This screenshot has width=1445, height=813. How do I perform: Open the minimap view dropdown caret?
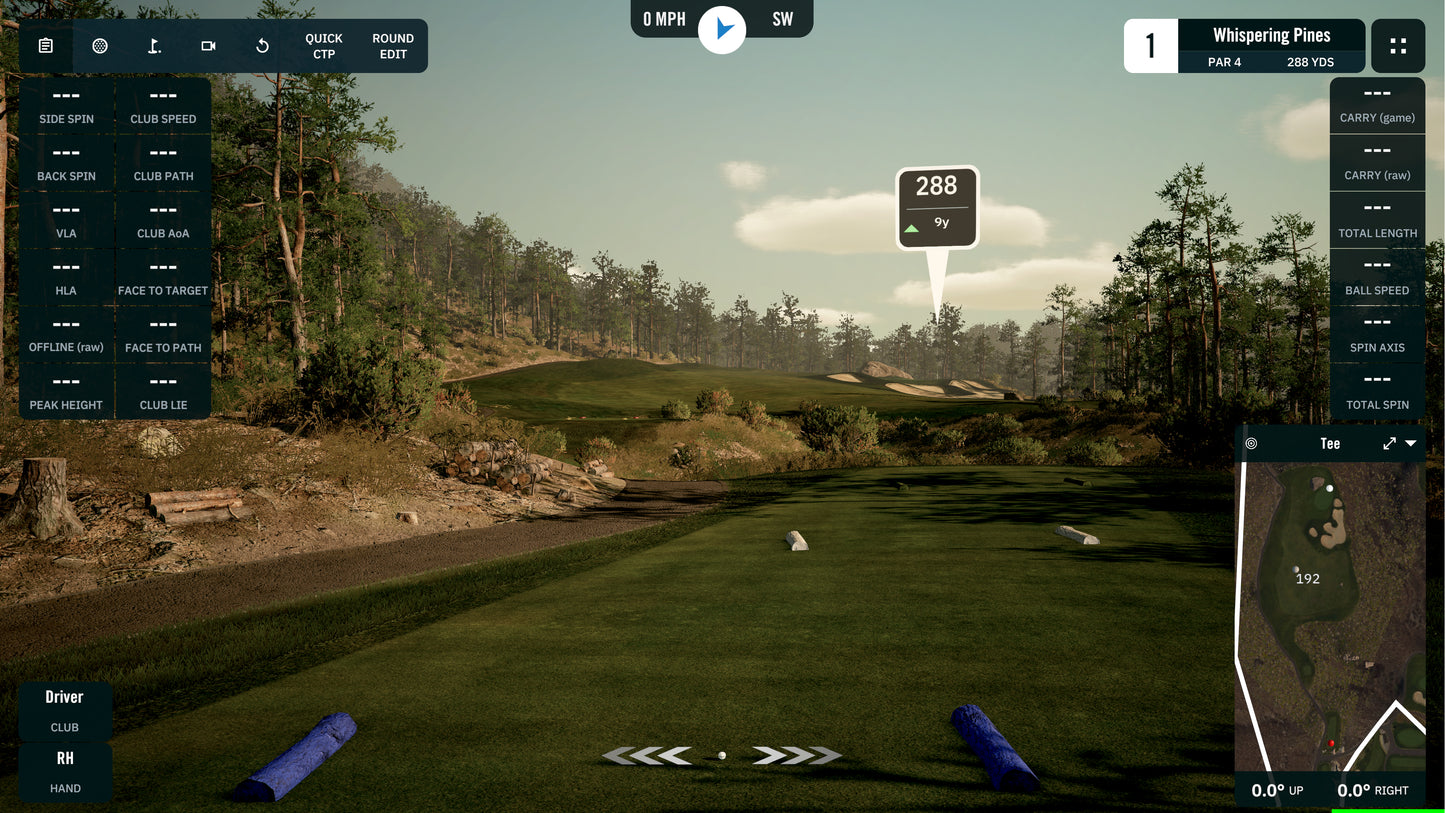tap(1411, 443)
